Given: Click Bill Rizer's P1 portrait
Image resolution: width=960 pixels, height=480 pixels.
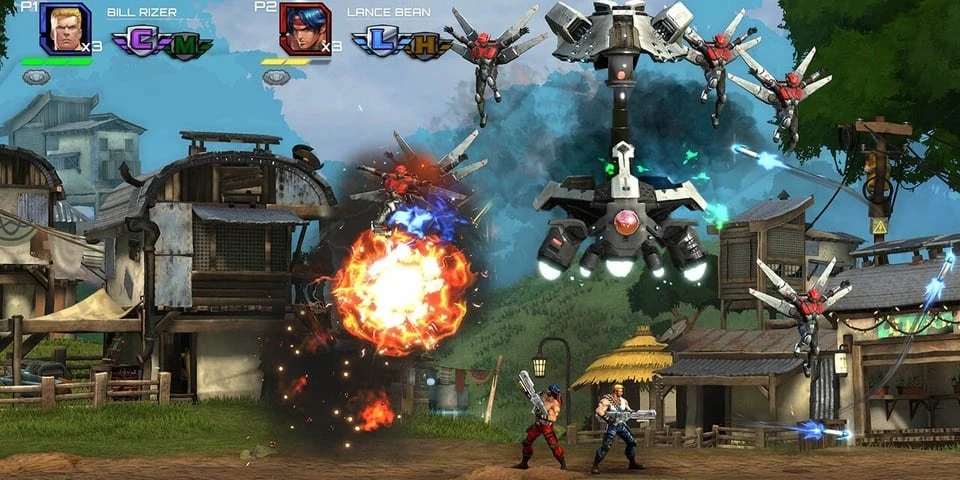Looking at the screenshot, I should (64, 28).
